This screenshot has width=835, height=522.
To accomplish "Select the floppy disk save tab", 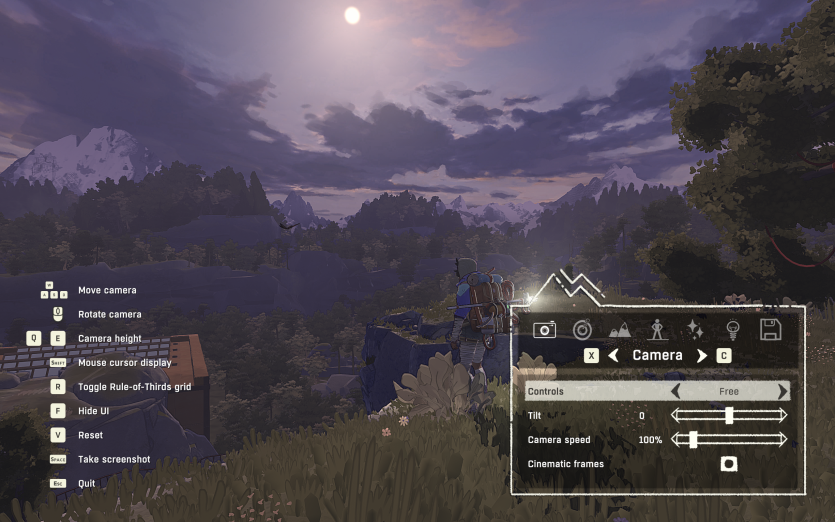I will pos(770,329).
